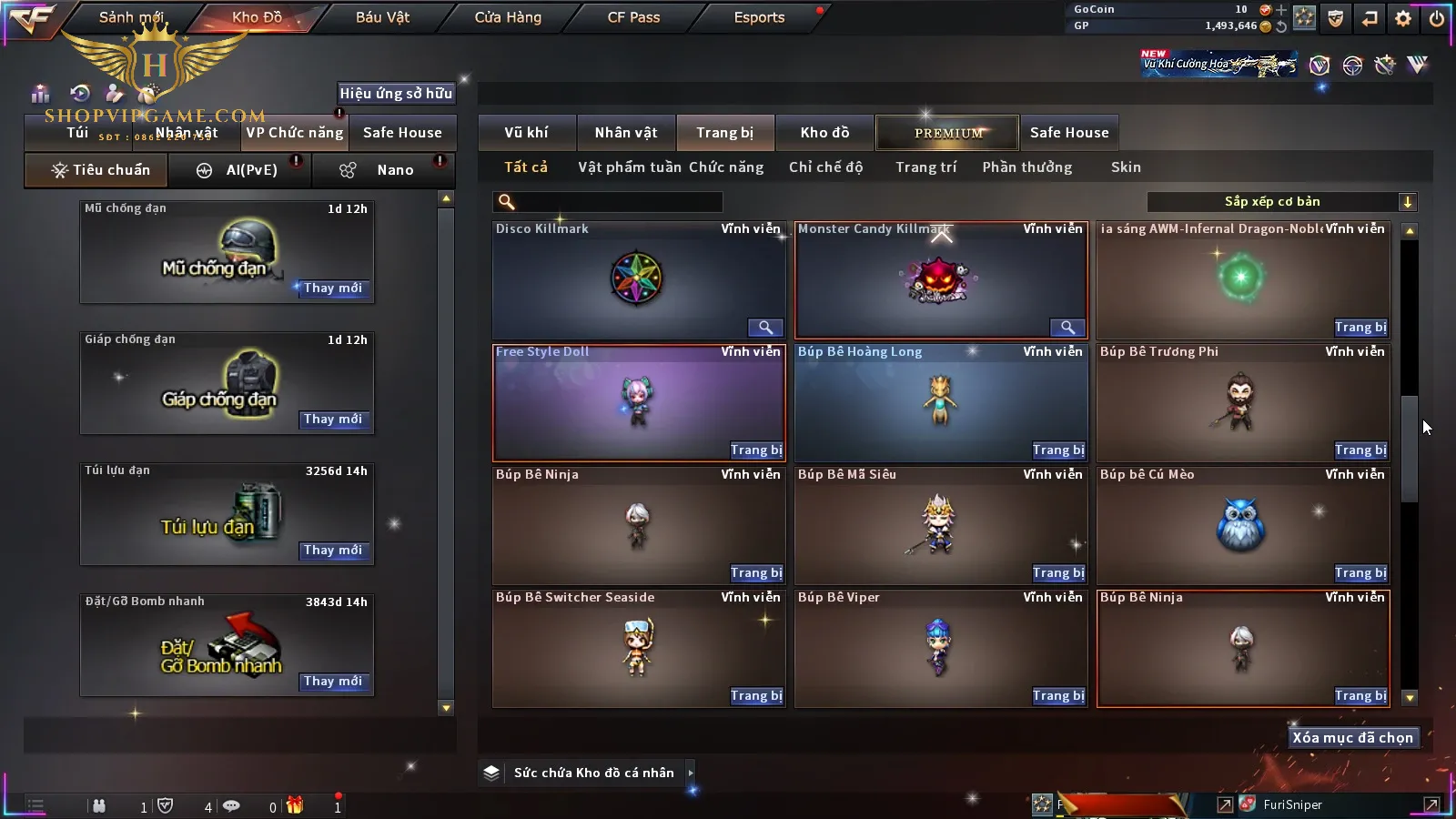Select the Vũ khí inventory tab
The image size is (1456, 819).
pyautogui.click(x=526, y=133)
